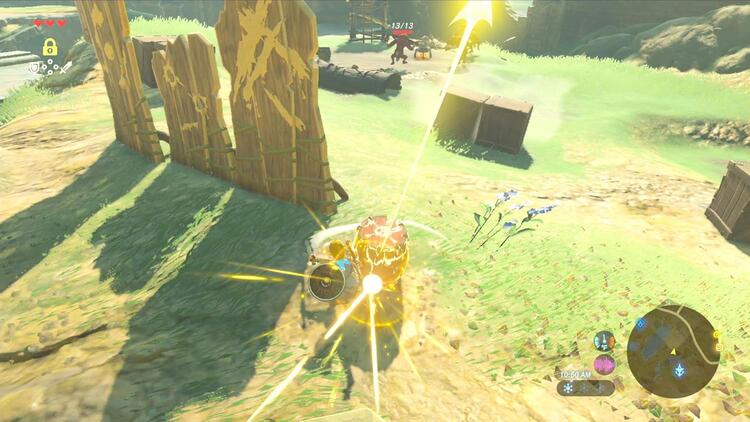Viewport: 750px width, 422px height.
Task: Click the pink noise meter icon
Action: coord(604,365)
